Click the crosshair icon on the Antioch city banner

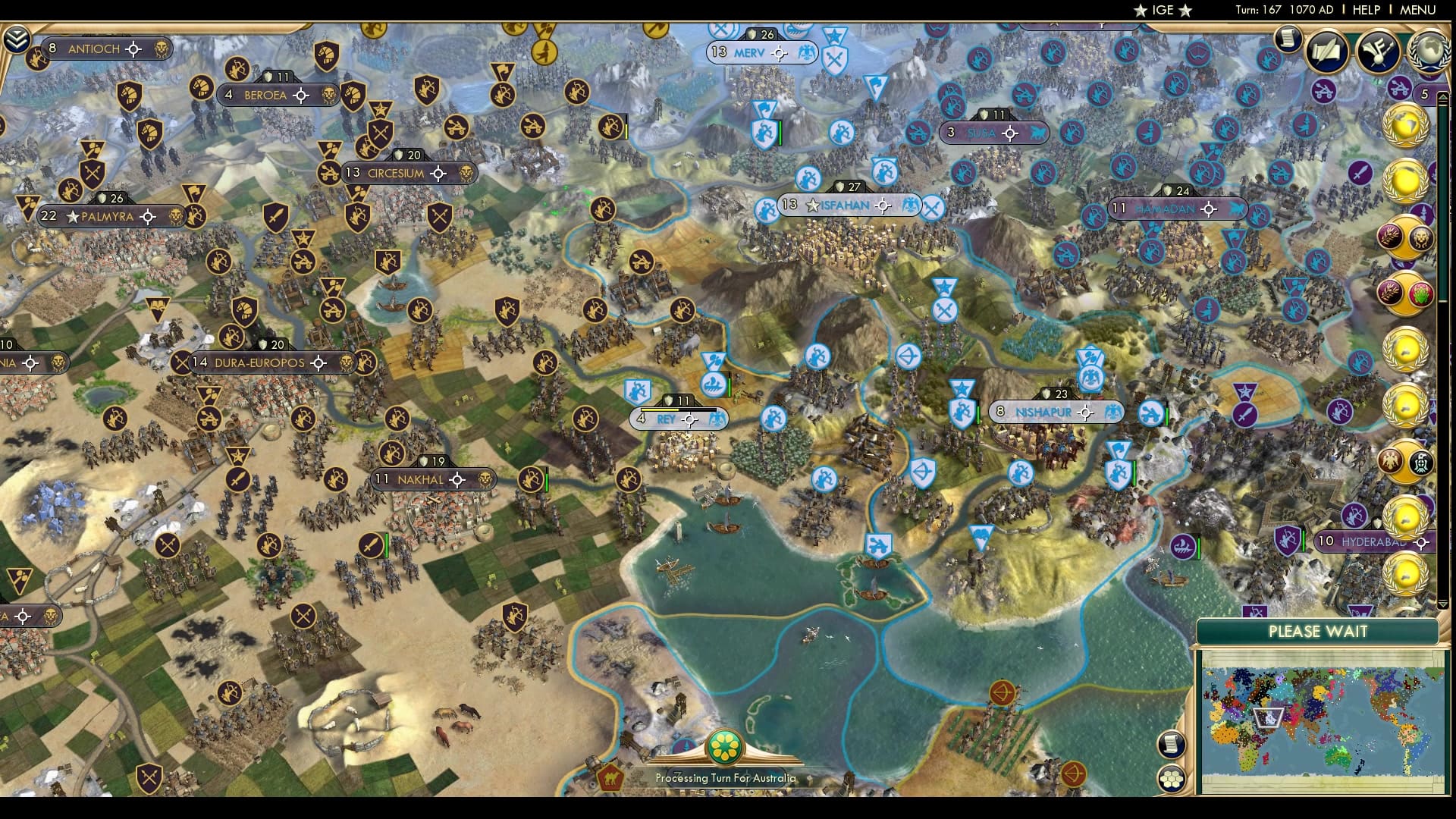133,49
